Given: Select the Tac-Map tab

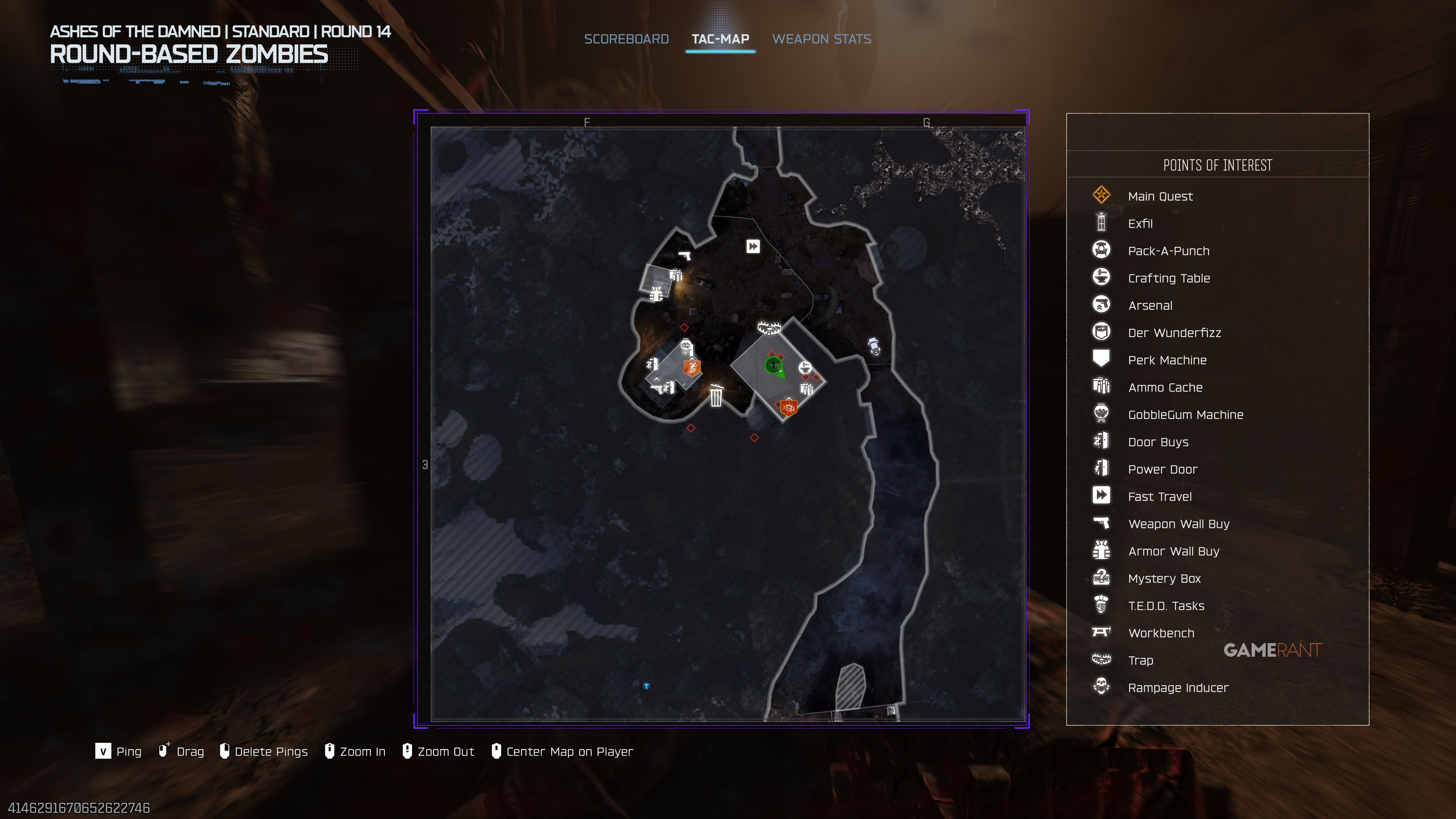Looking at the screenshot, I should coord(720,39).
